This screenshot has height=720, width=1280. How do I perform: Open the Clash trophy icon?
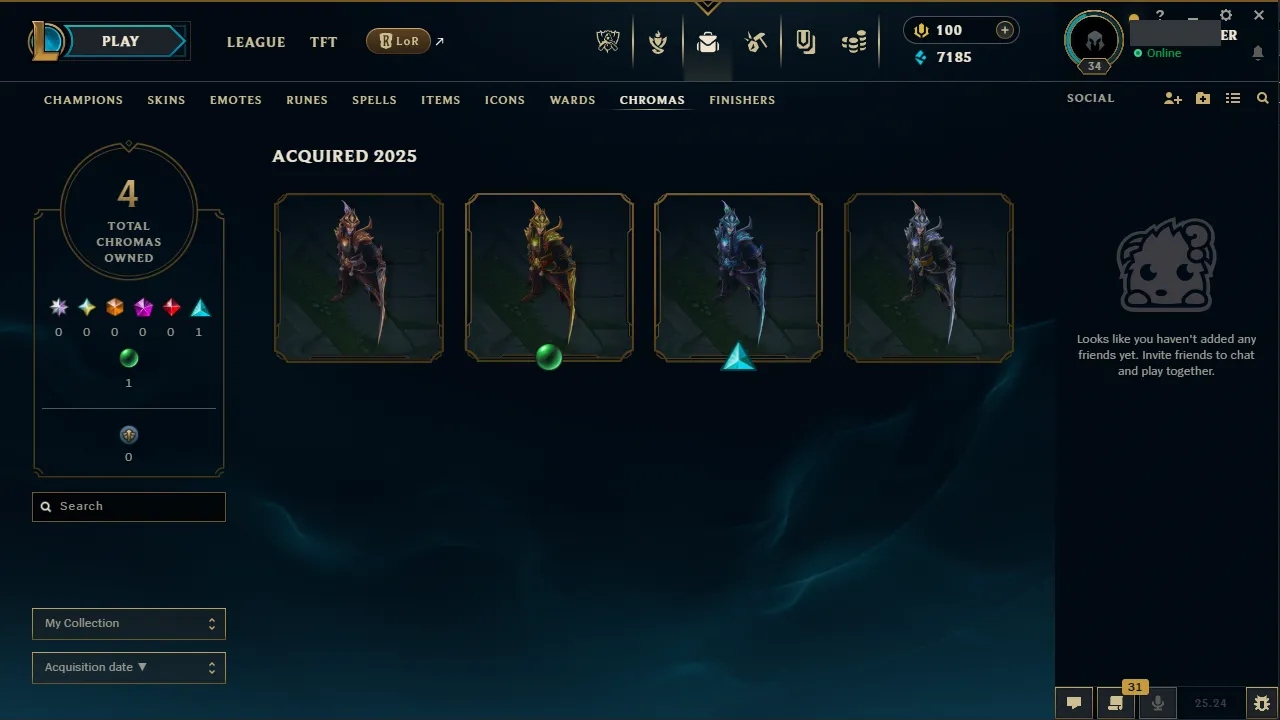point(658,41)
